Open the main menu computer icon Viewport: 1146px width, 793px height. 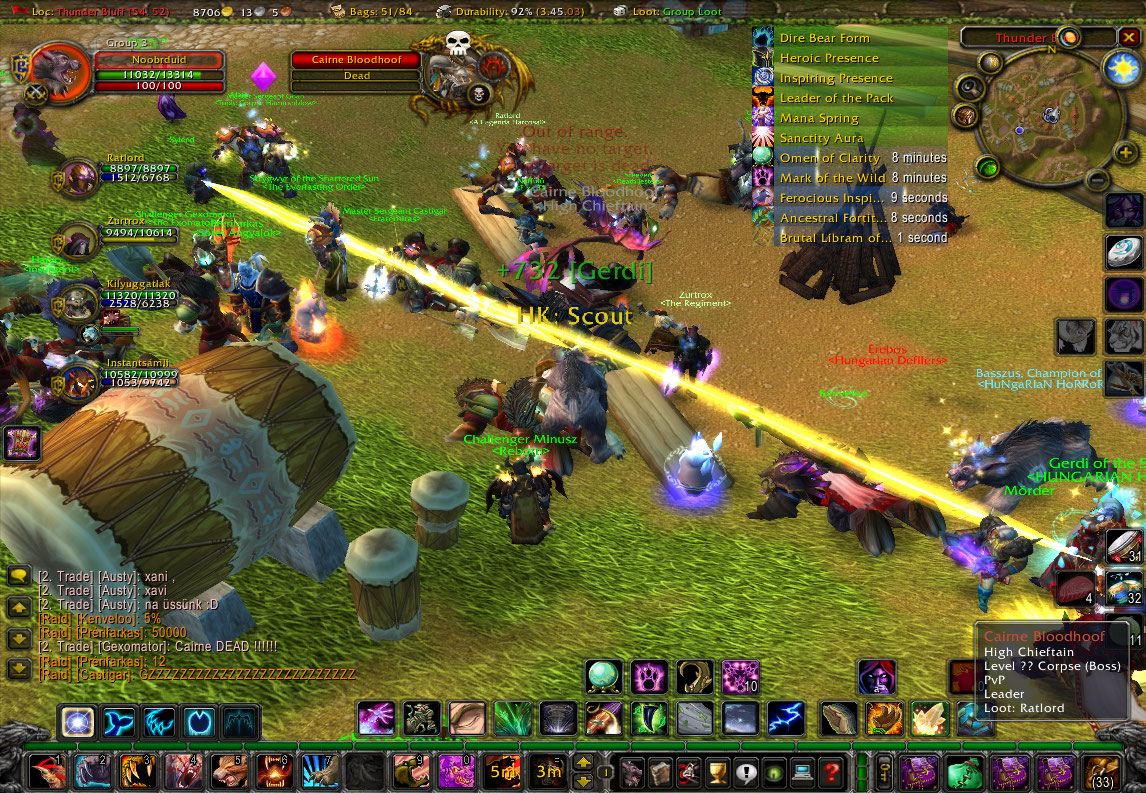(801, 772)
